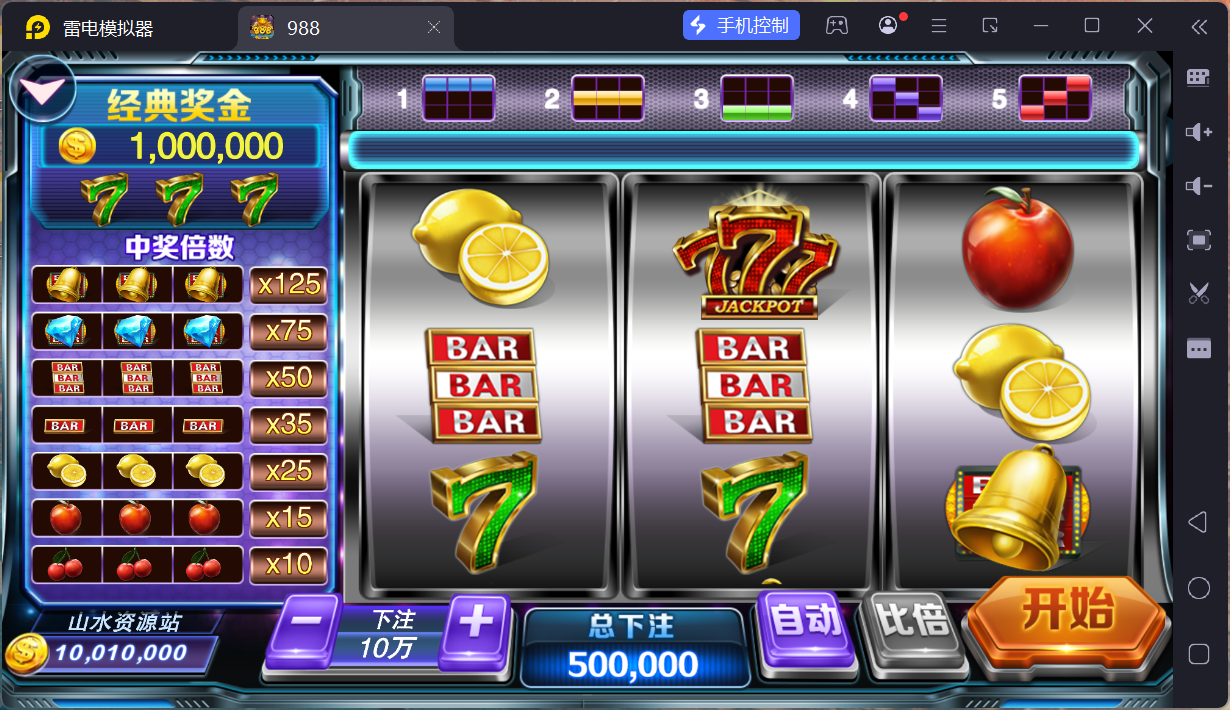The height and width of the screenshot is (710, 1230).
Task: Close the 988 emulator tab
Action: coord(434,27)
